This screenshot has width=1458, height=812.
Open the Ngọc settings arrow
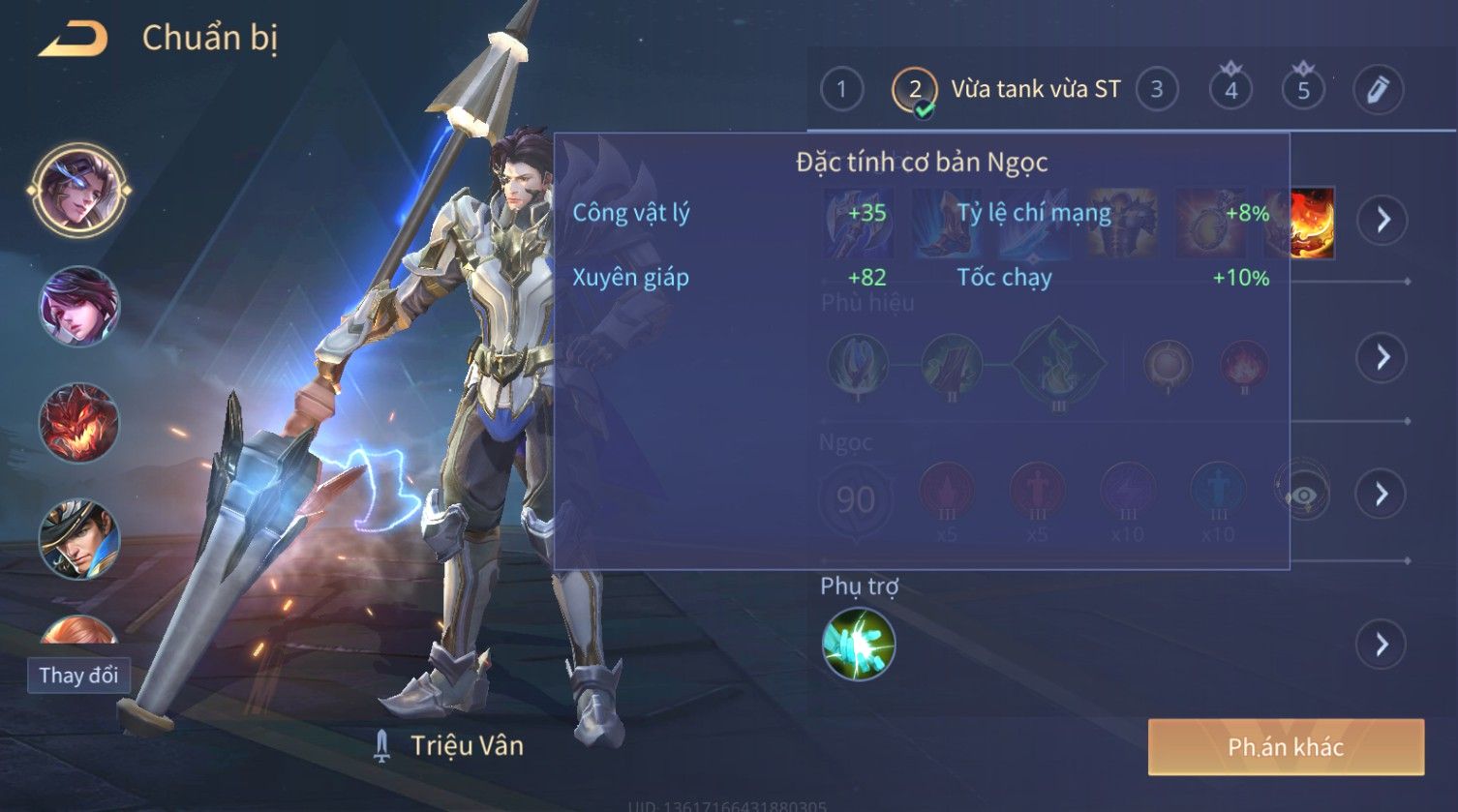(1382, 495)
